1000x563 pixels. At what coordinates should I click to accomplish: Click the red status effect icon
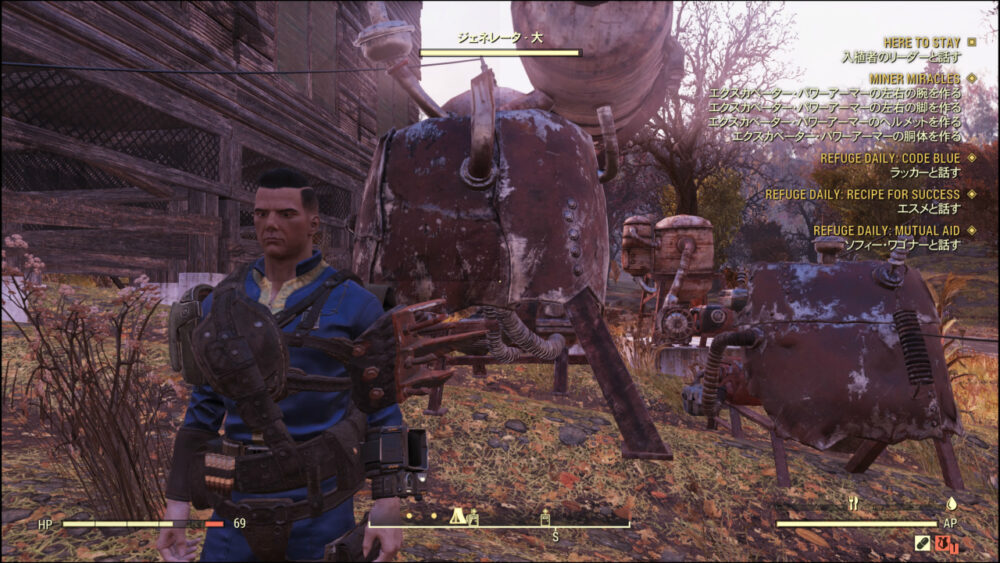coord(947,545)
